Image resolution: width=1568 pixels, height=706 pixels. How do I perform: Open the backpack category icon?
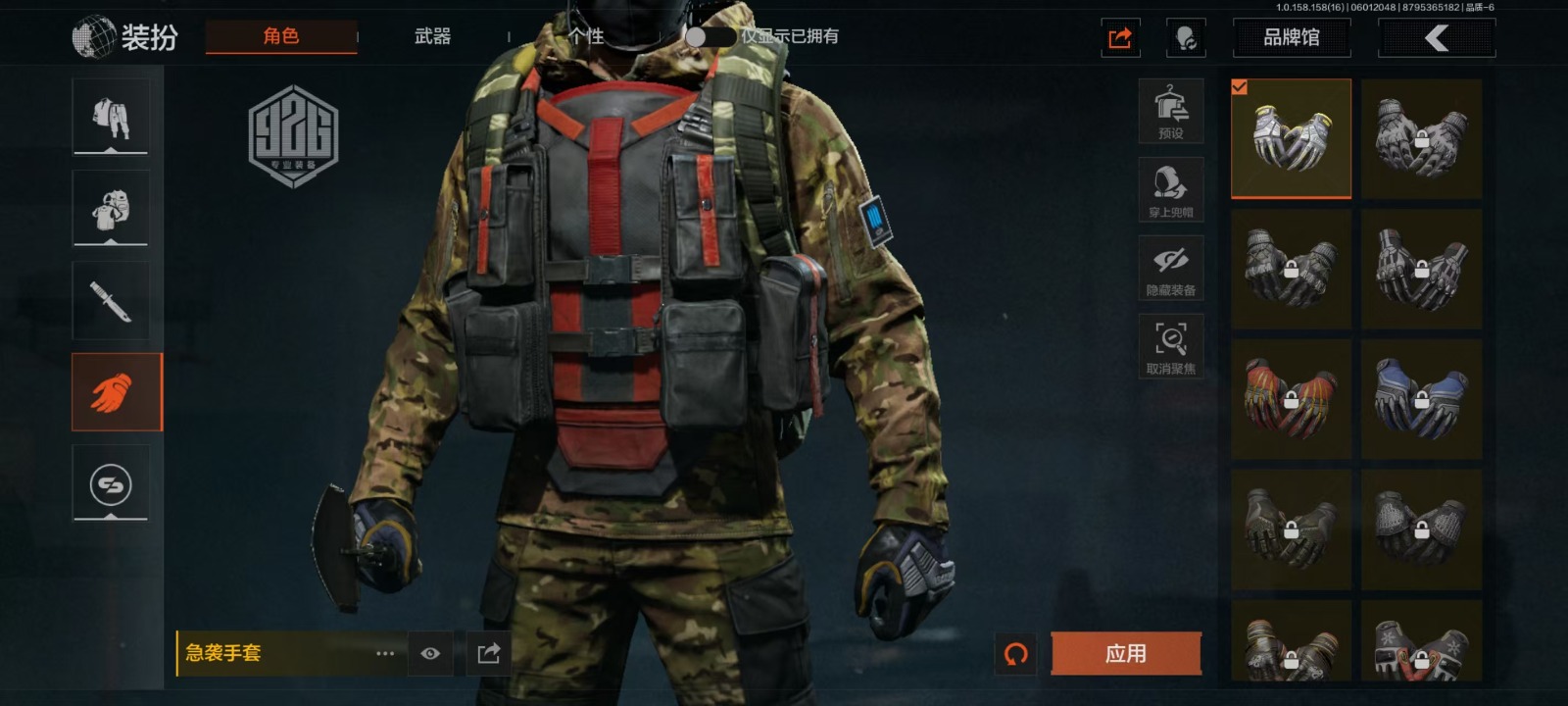[x=111, y=209]
